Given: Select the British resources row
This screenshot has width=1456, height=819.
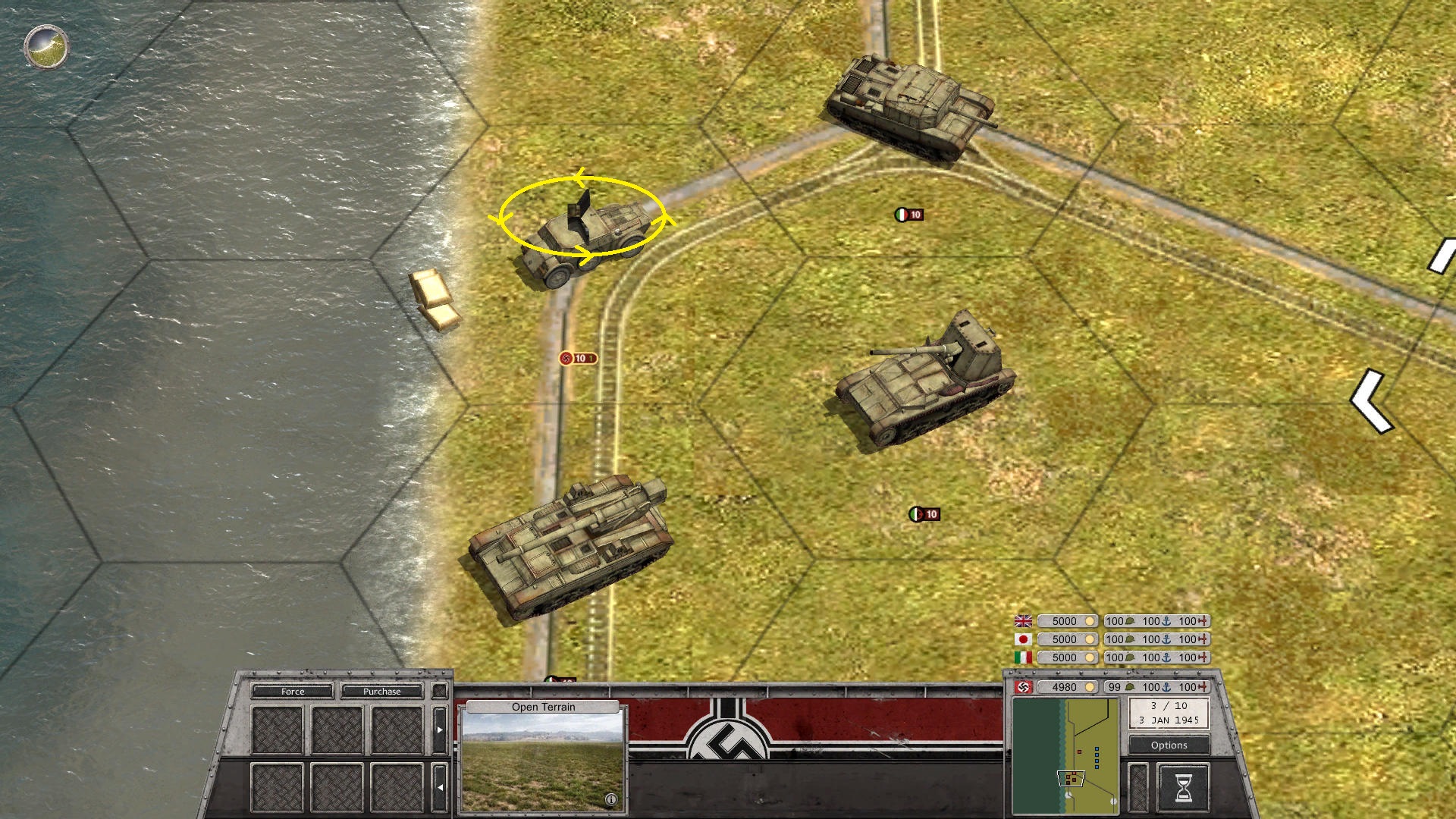Looking at the screenshot, I should (1112, 621).
